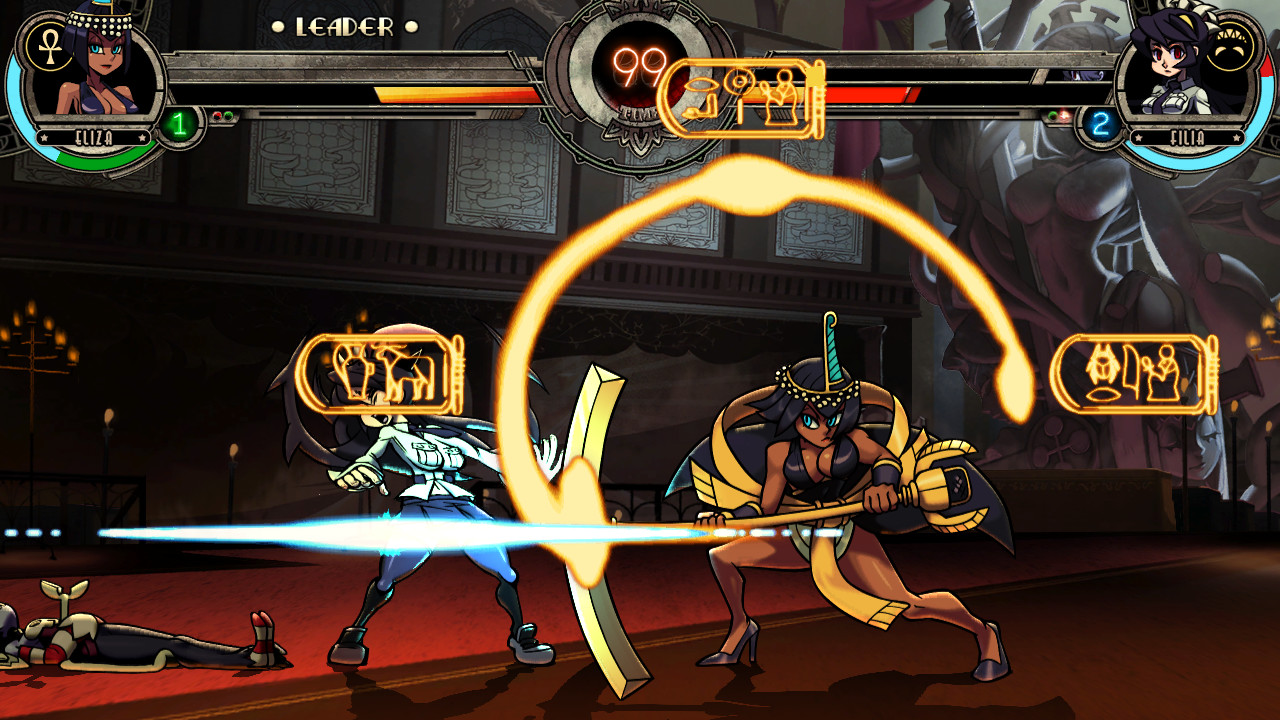
Task: Toggle Filia's green round-win indicator light
Action: (x=1052, y=115)
